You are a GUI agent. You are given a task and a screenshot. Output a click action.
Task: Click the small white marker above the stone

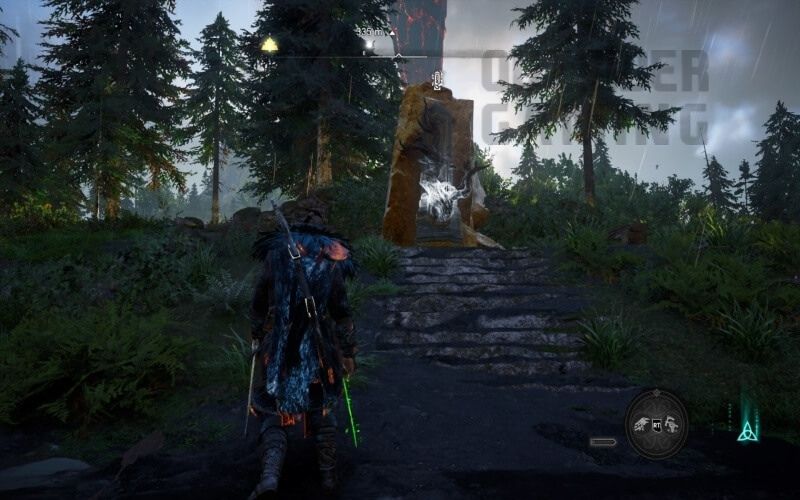pyautogui.click(x=437, y=79)
